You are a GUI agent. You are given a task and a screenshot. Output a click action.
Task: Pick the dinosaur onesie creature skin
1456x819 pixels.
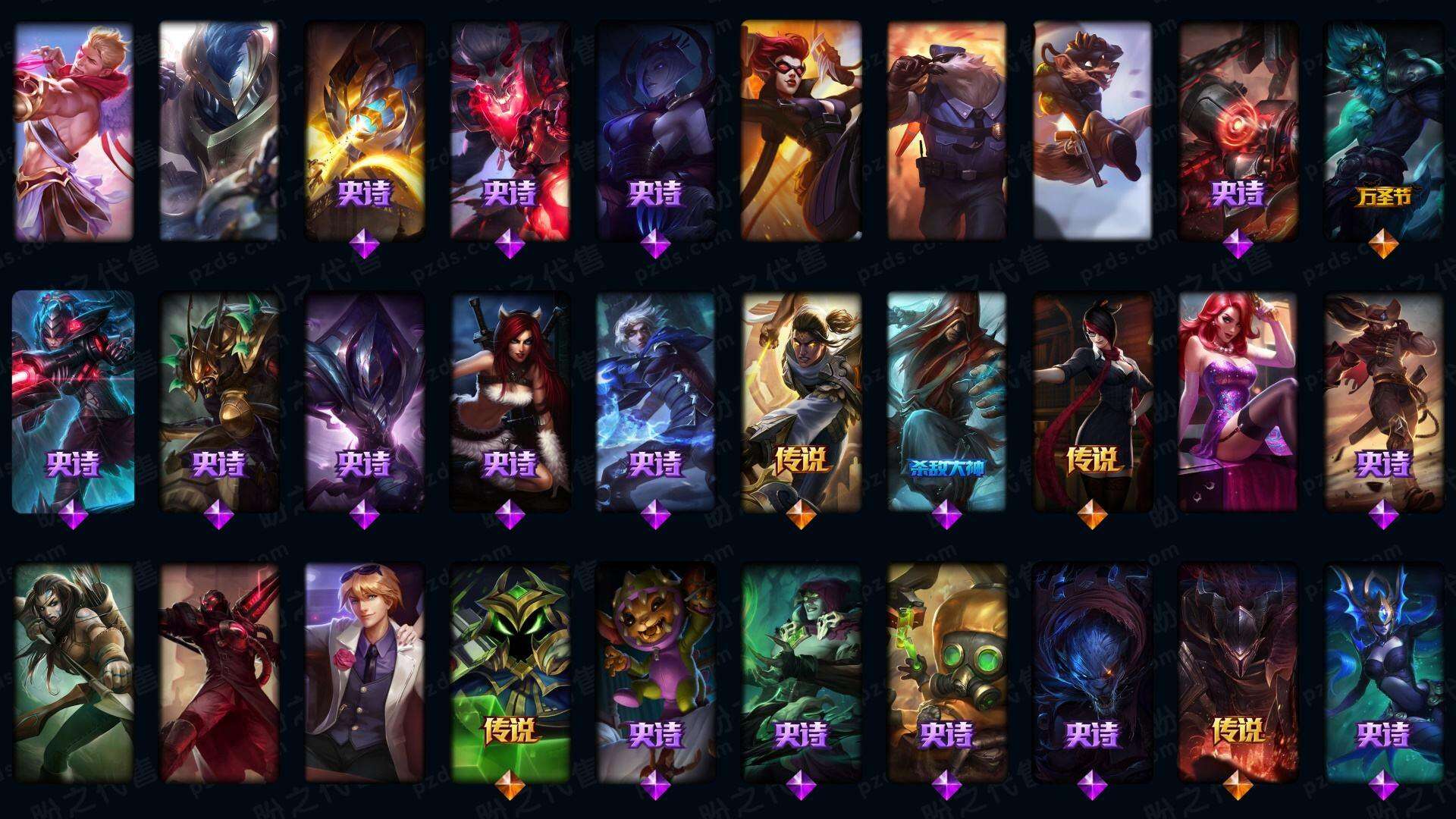point(655,672)
